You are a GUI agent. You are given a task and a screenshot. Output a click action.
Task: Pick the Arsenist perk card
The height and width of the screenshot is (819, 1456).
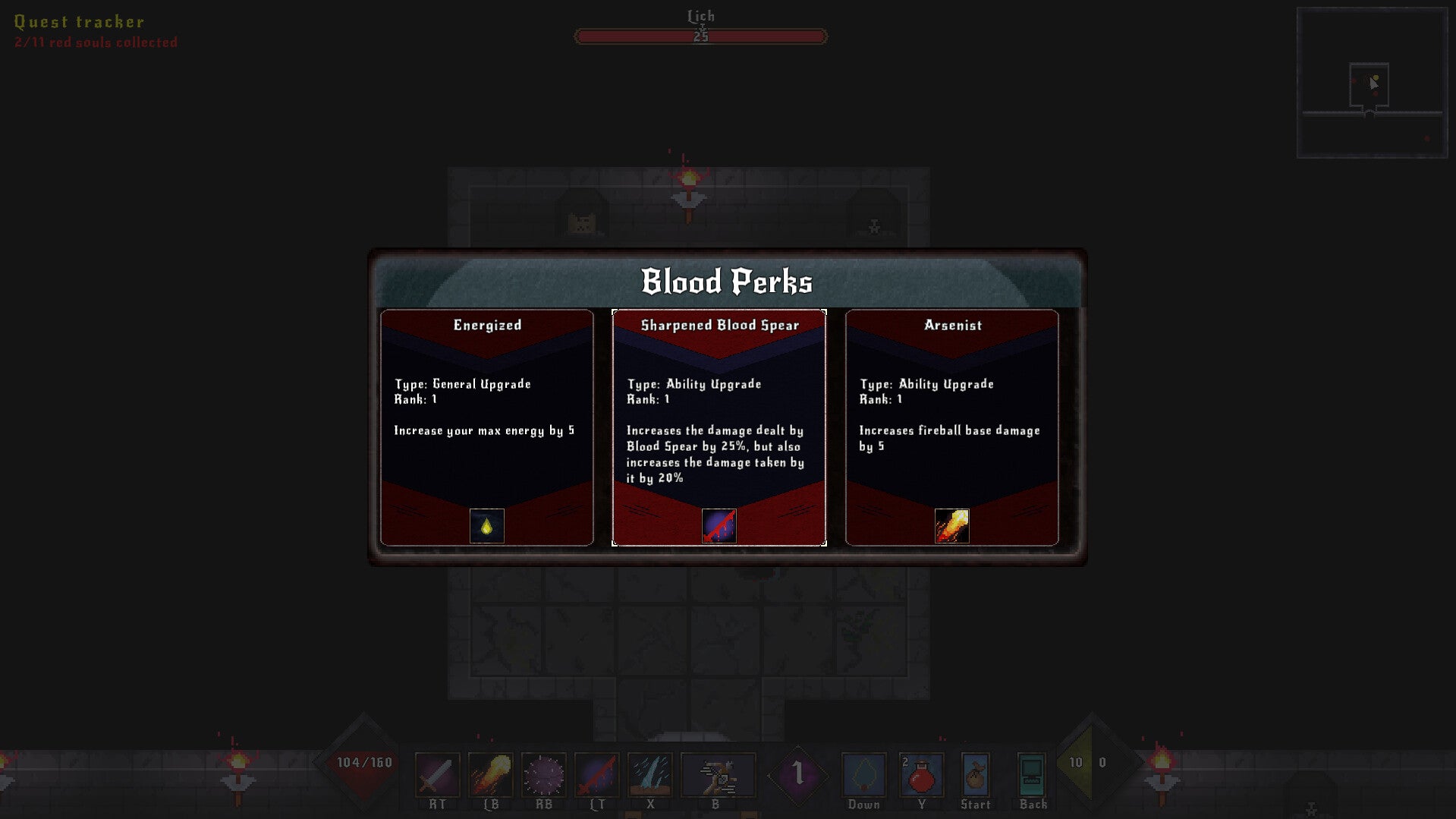(x=951, y=427)
